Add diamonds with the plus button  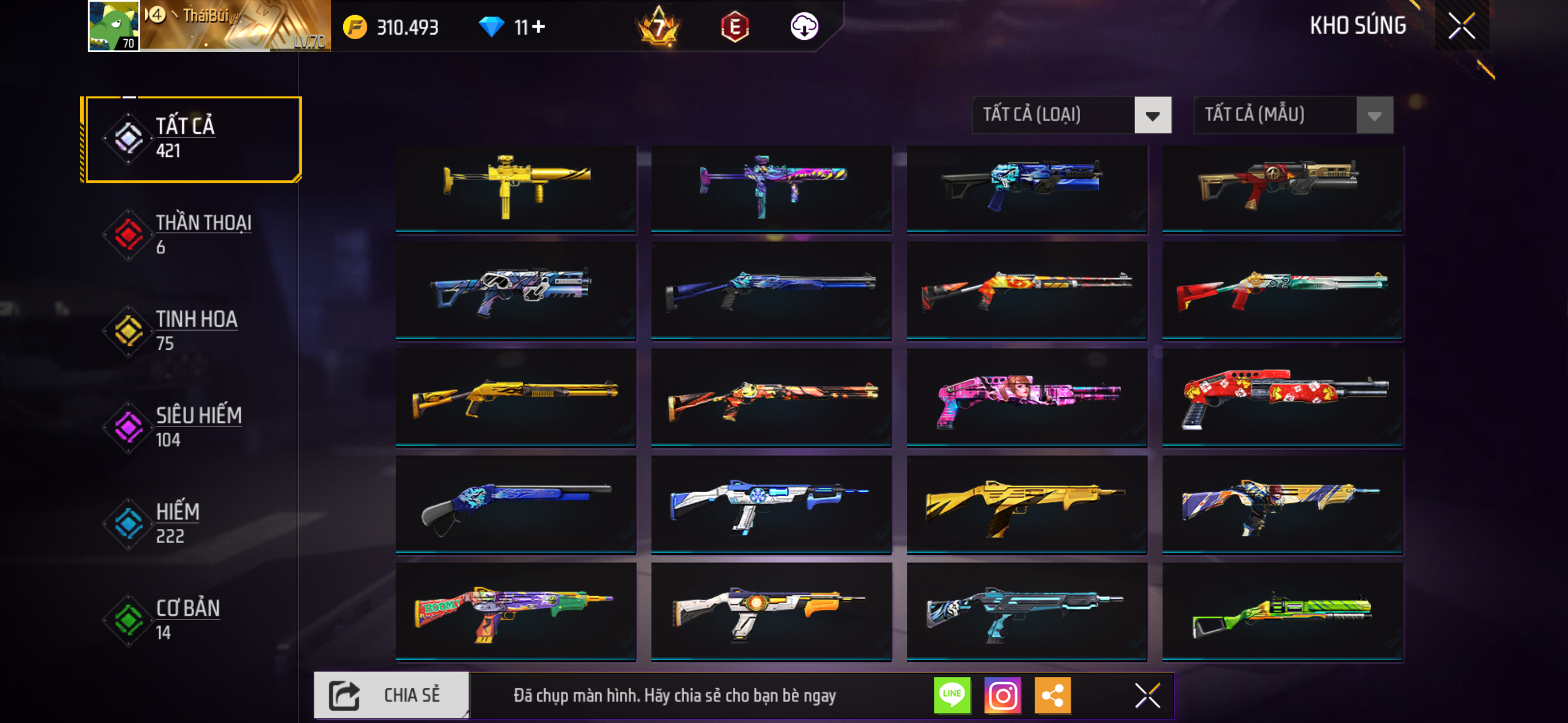click(x=539, y=27)
